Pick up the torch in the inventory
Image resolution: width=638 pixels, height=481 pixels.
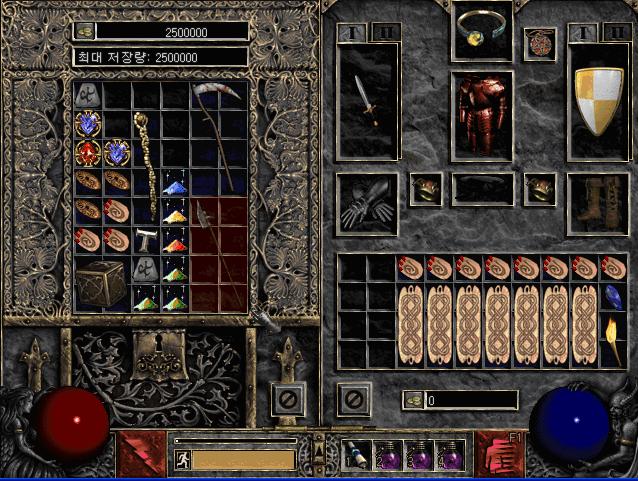coord(612,340)
